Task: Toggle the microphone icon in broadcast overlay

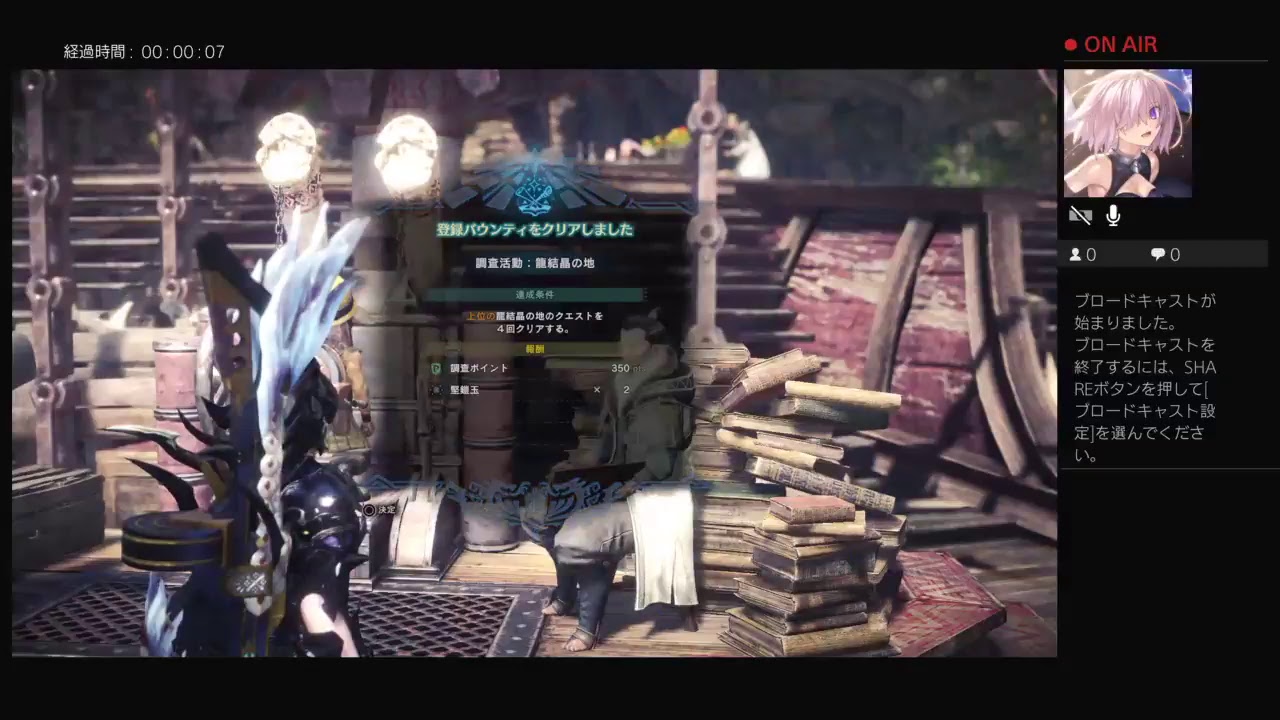Action: click(x=1113, y=215)
